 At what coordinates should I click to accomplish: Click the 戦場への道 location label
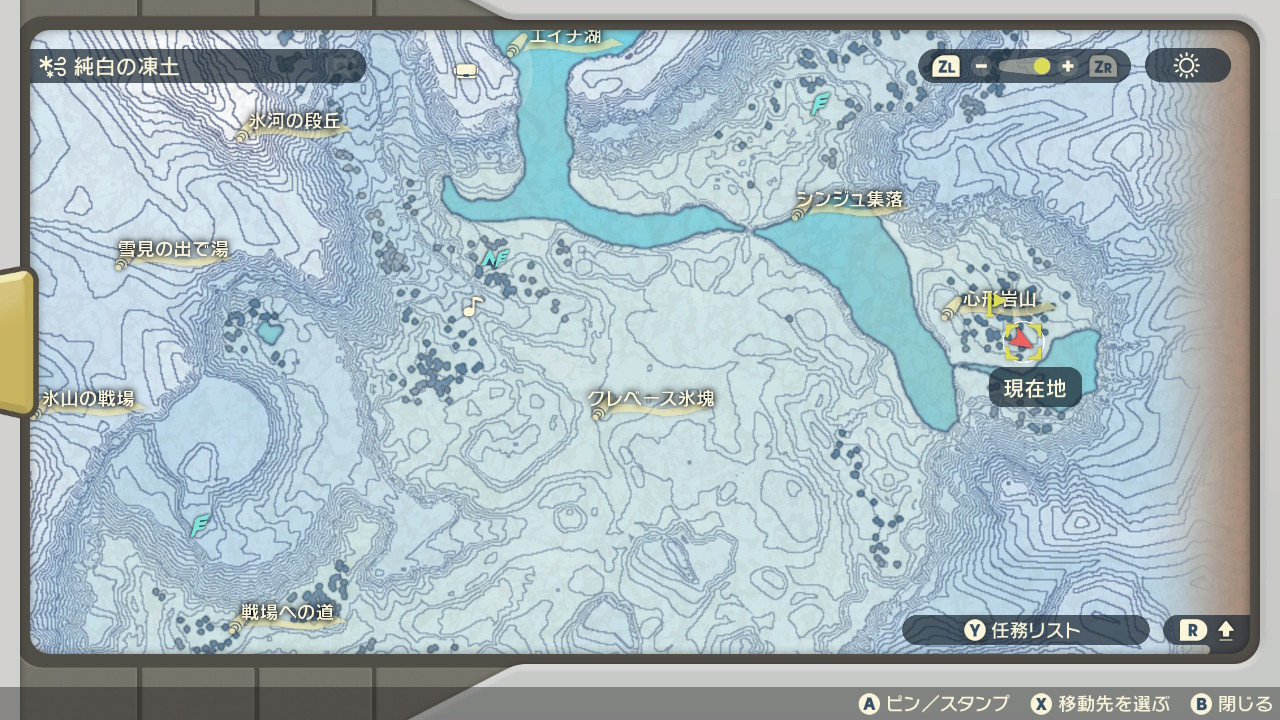point(287,613)
